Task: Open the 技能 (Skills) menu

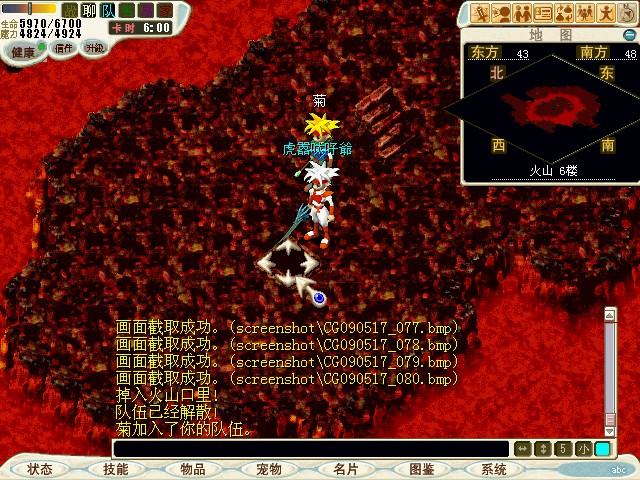Action: click(x=116, y=469)
